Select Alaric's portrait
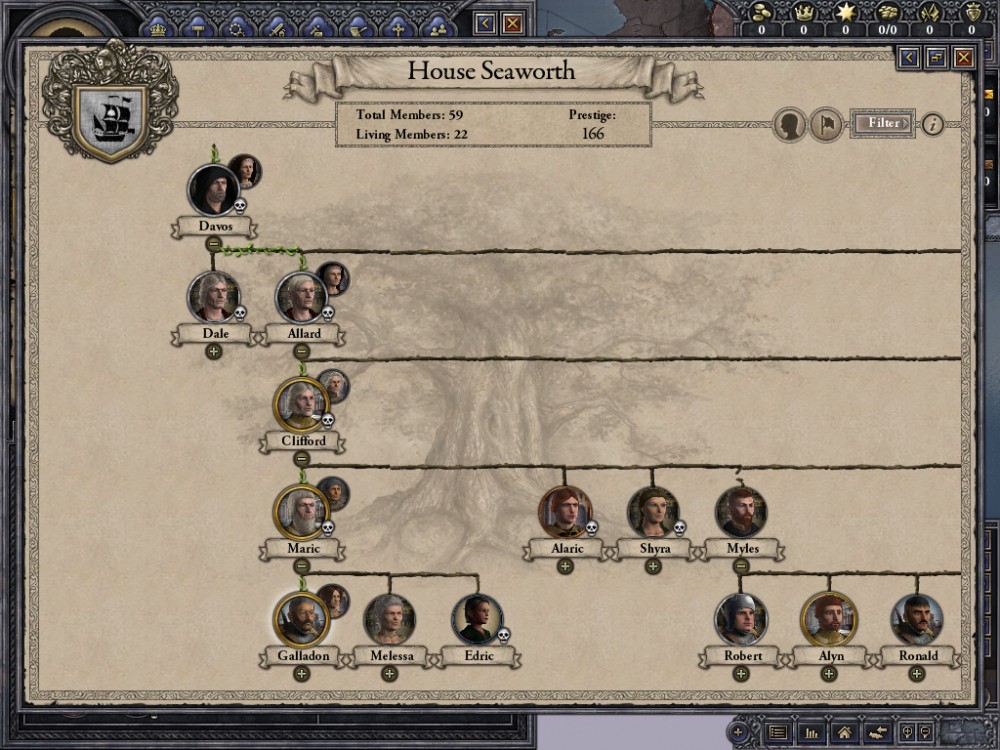 565,512
